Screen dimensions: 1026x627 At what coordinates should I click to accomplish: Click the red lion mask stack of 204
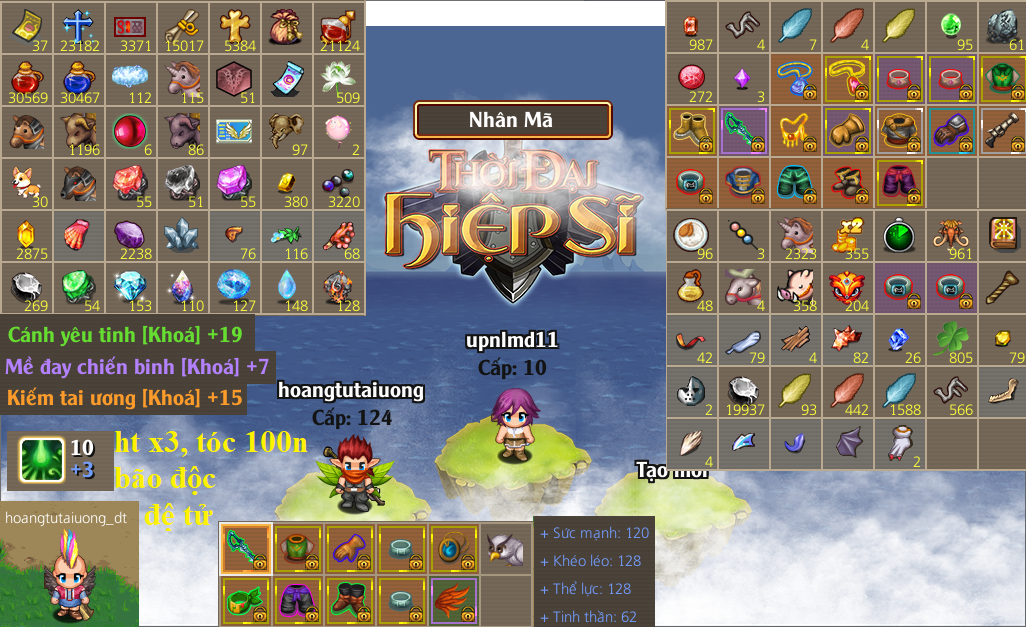(847, 288)
